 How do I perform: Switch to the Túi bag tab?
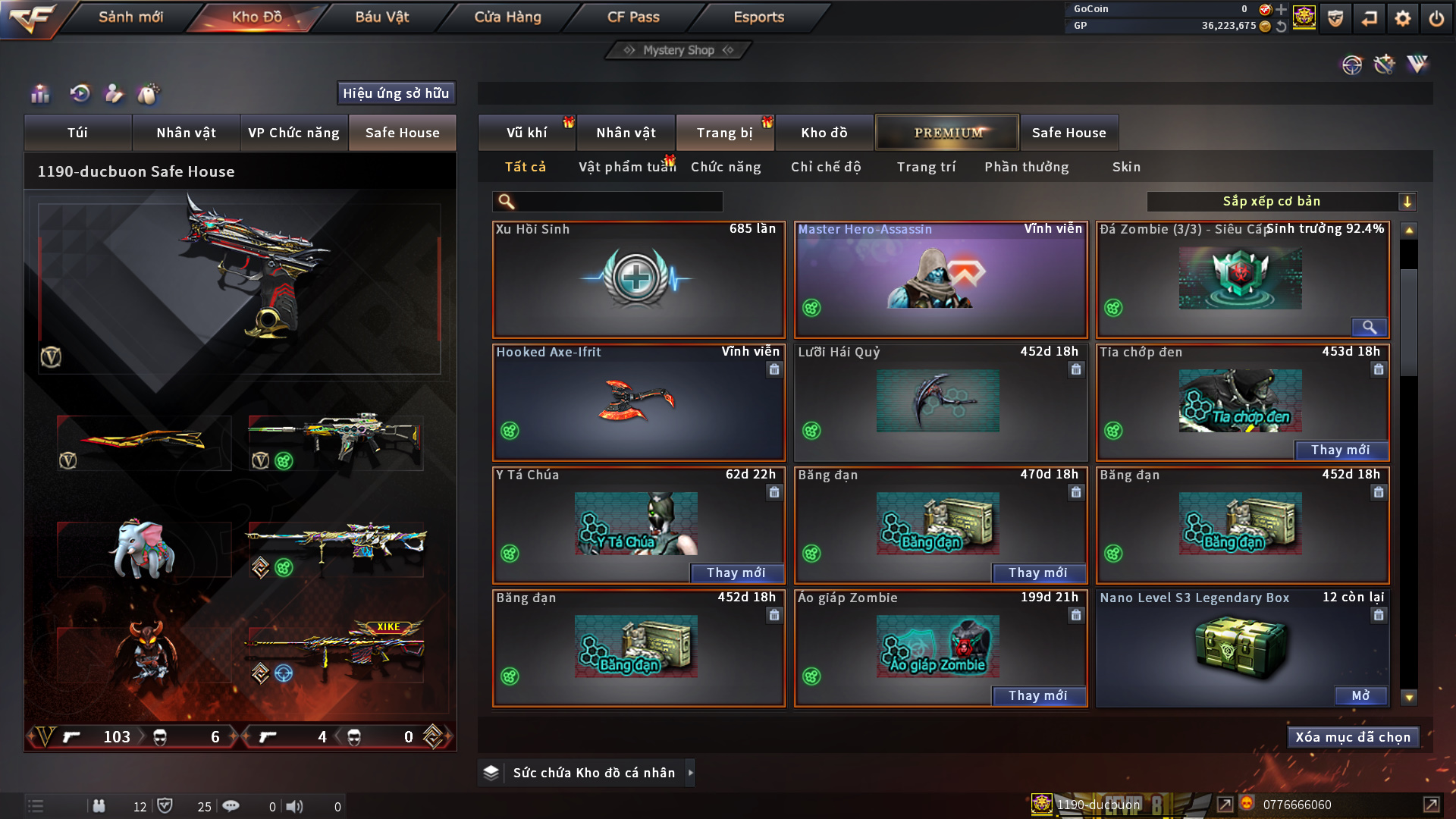point(77,133)
